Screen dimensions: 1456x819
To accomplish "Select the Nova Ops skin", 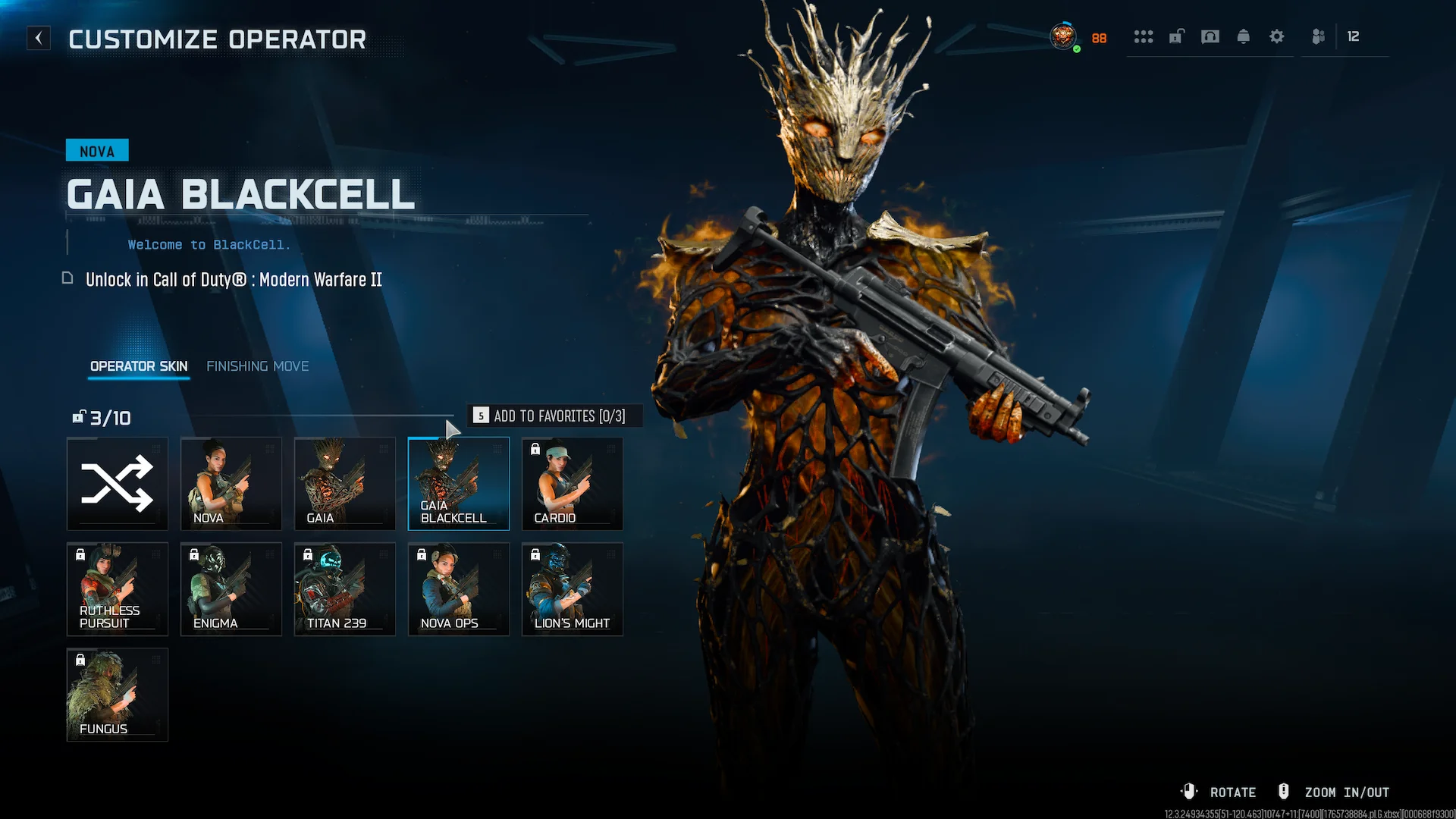I will [x=459, y=589].
